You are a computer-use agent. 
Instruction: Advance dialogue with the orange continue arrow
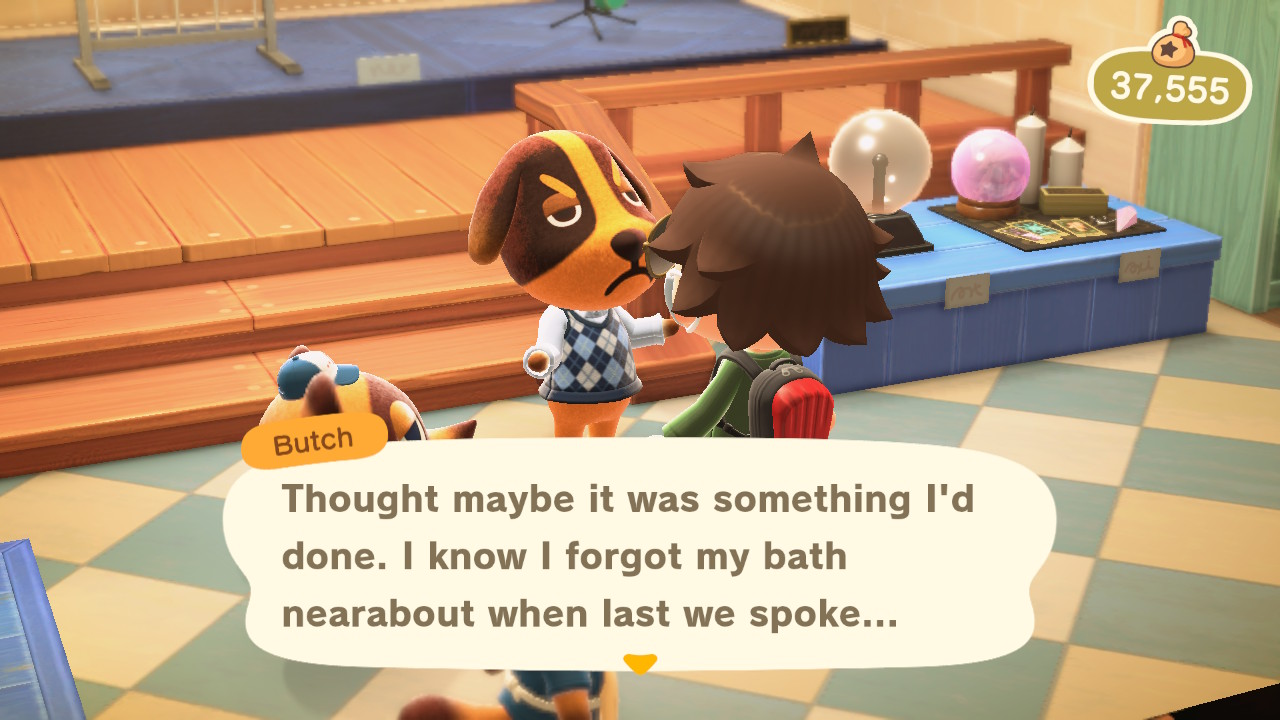639,663
